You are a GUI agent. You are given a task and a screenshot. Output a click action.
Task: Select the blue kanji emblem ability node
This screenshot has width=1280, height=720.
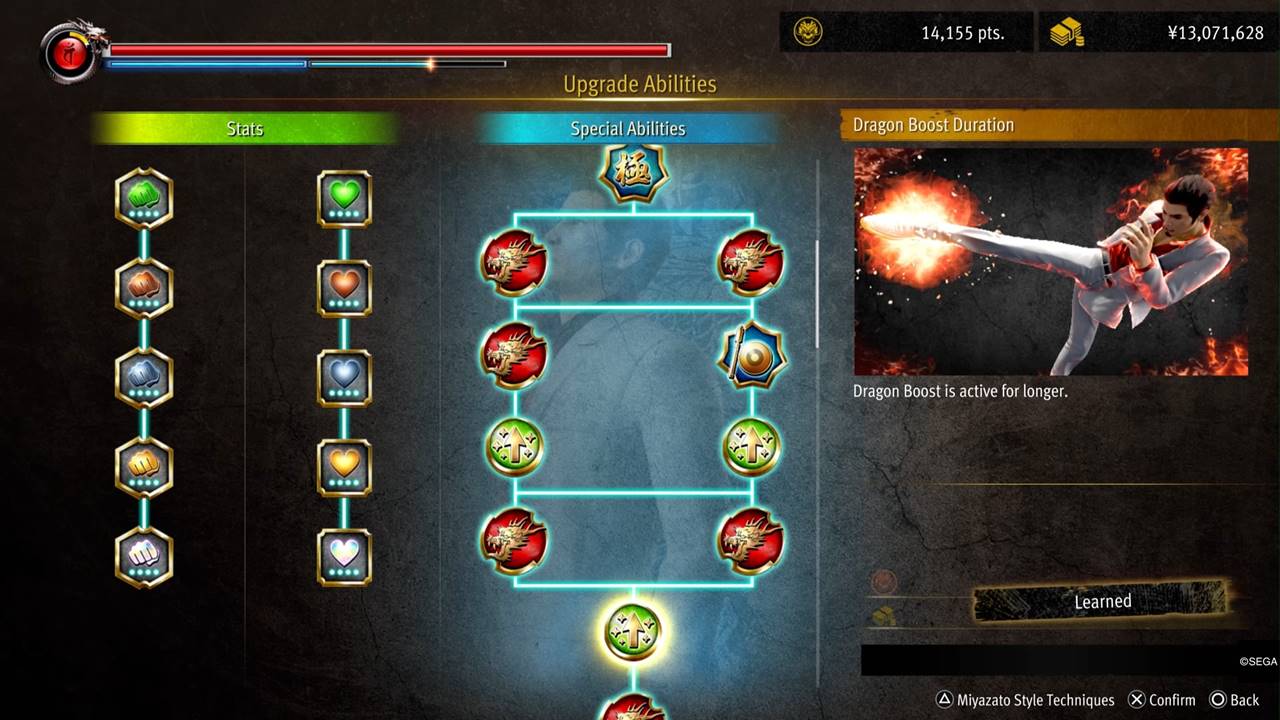(633, 172)
